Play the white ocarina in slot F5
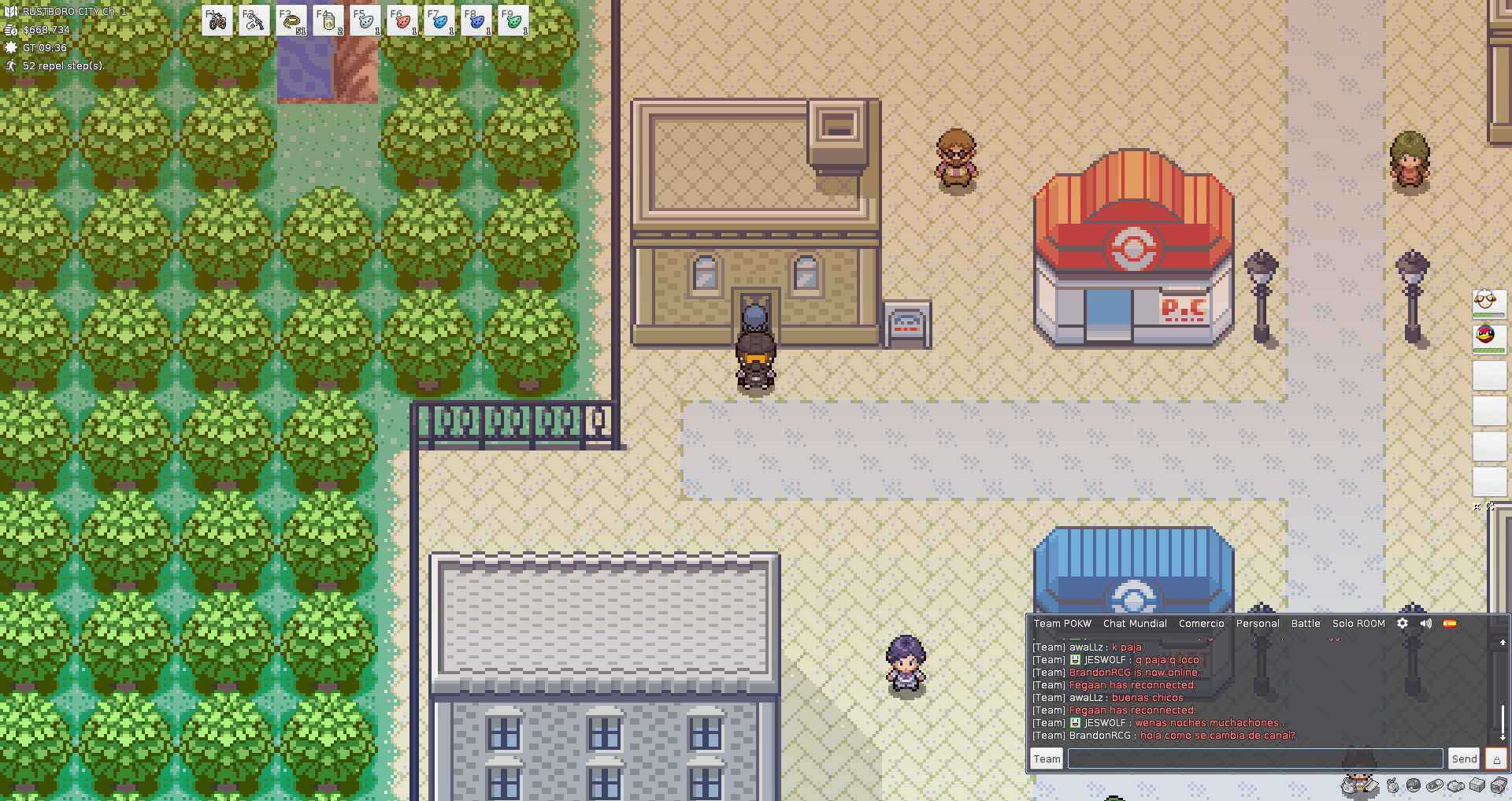The height and width of the screenshot is (801, 1512). (365, 21)
